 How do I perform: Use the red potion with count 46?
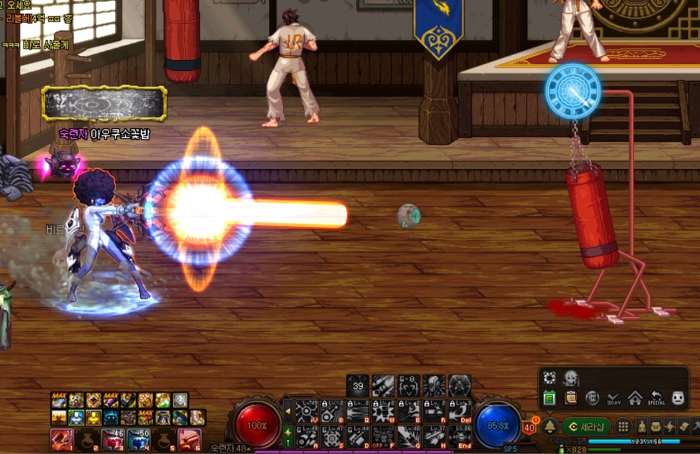point(113,439)
